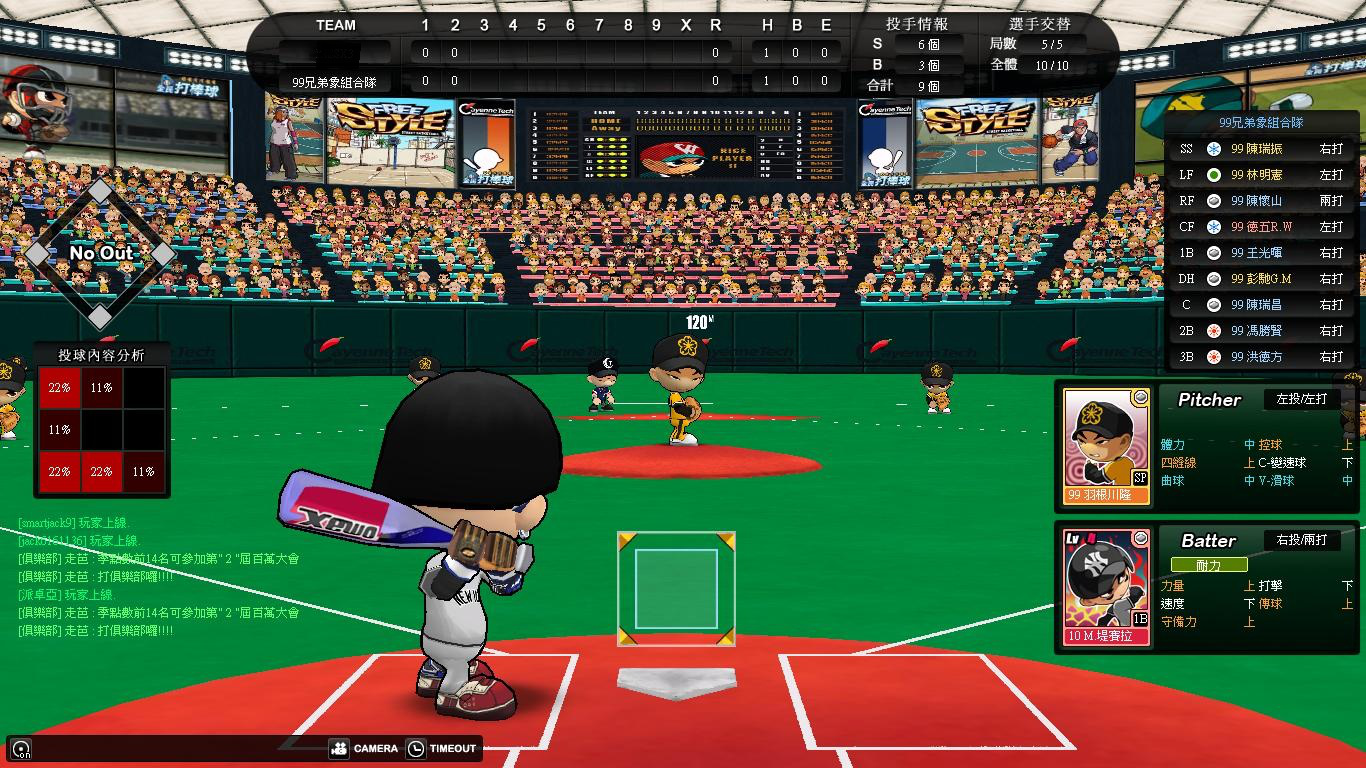The width and height of the screenshot is (1366, 768).
Task: Select CF 德五R.W lineup row
Action: 1264,227
